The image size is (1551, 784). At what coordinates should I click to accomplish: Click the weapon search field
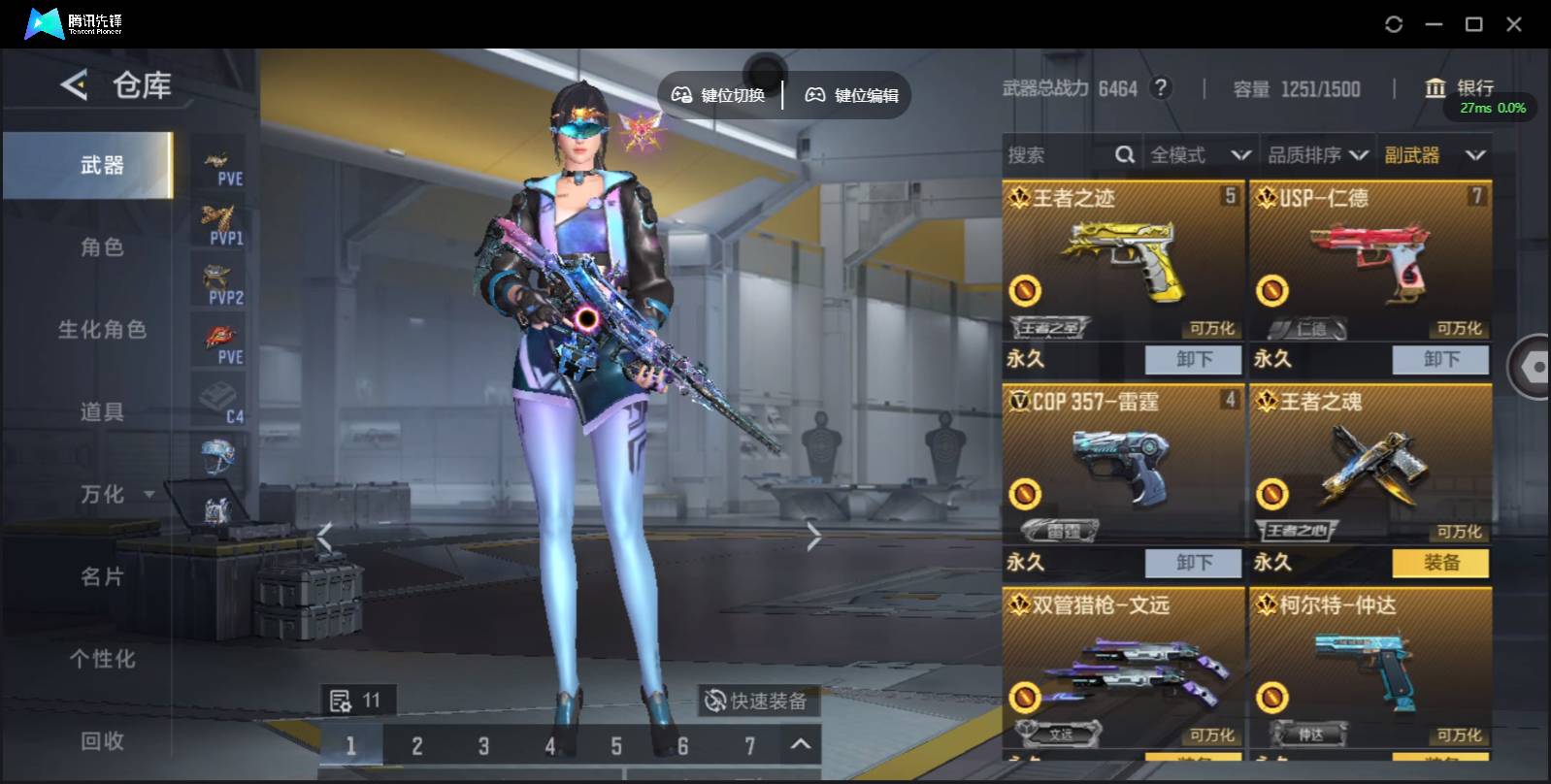click(1058, 155)
